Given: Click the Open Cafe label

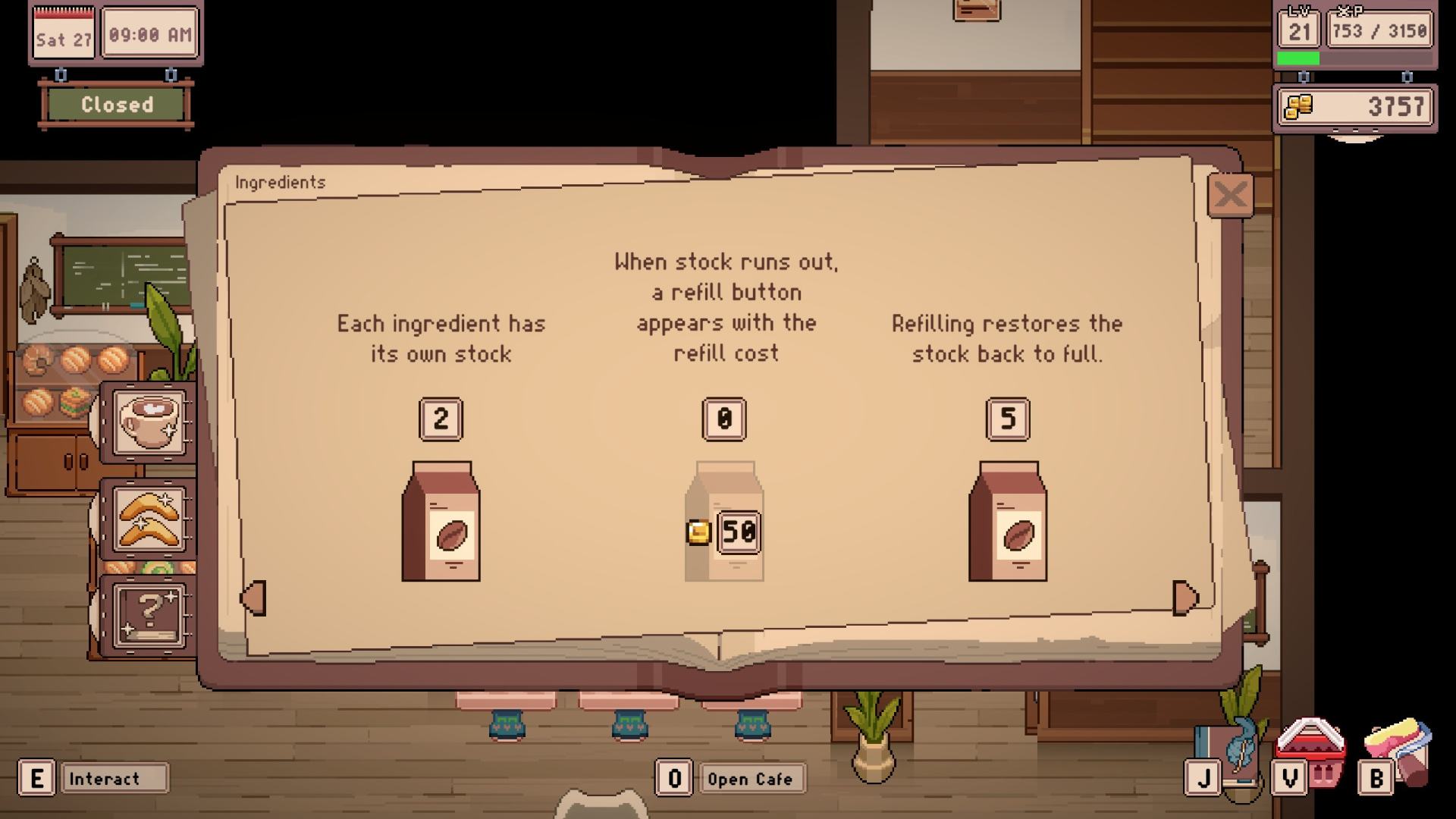Looking at the screenshot, I should (x=749, y=779).
